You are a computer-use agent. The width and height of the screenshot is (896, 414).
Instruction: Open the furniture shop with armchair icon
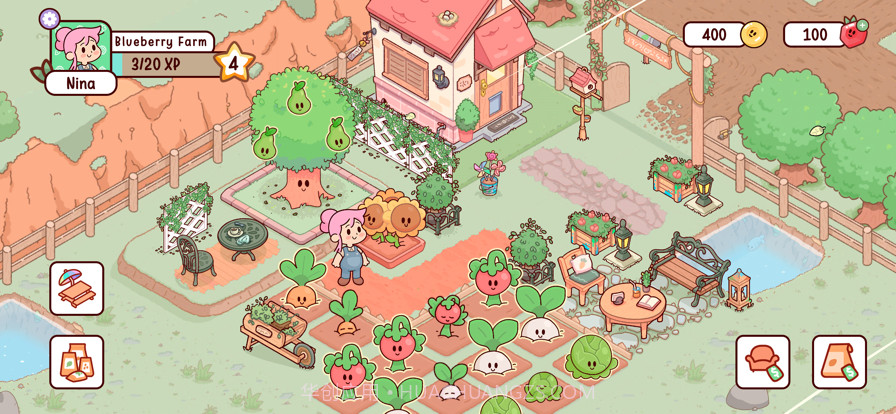pos(763,362)
